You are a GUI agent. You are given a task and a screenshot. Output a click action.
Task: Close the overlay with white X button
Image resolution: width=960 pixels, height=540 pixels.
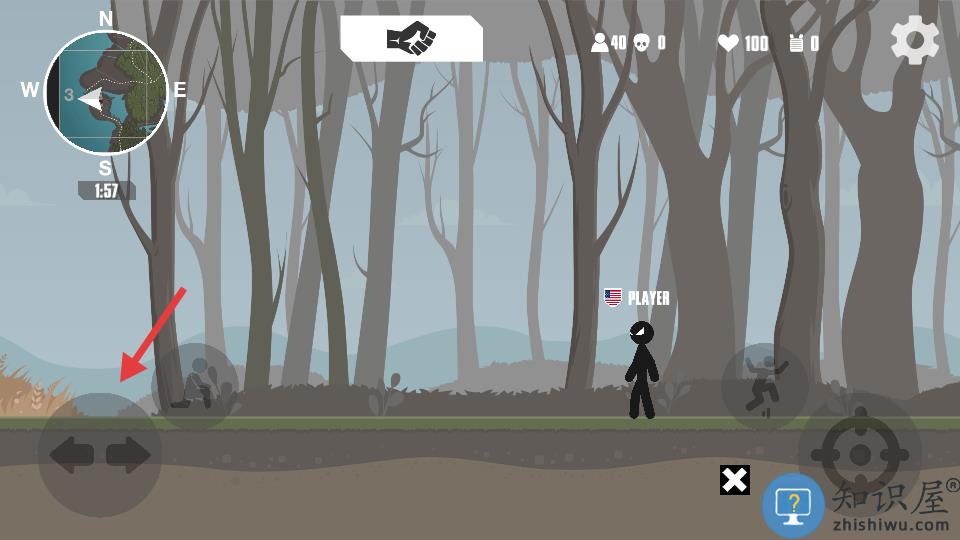click(x=735, y=480)
